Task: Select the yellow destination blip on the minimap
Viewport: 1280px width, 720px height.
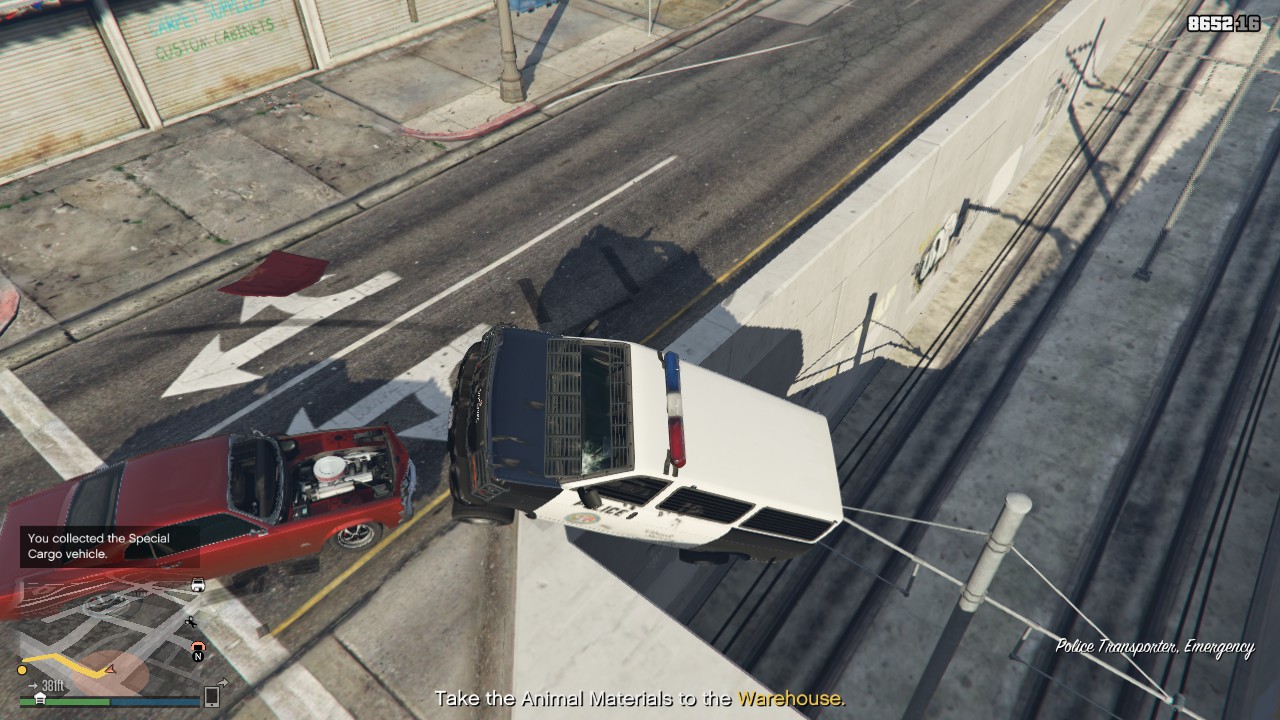Action: point(22,669)
